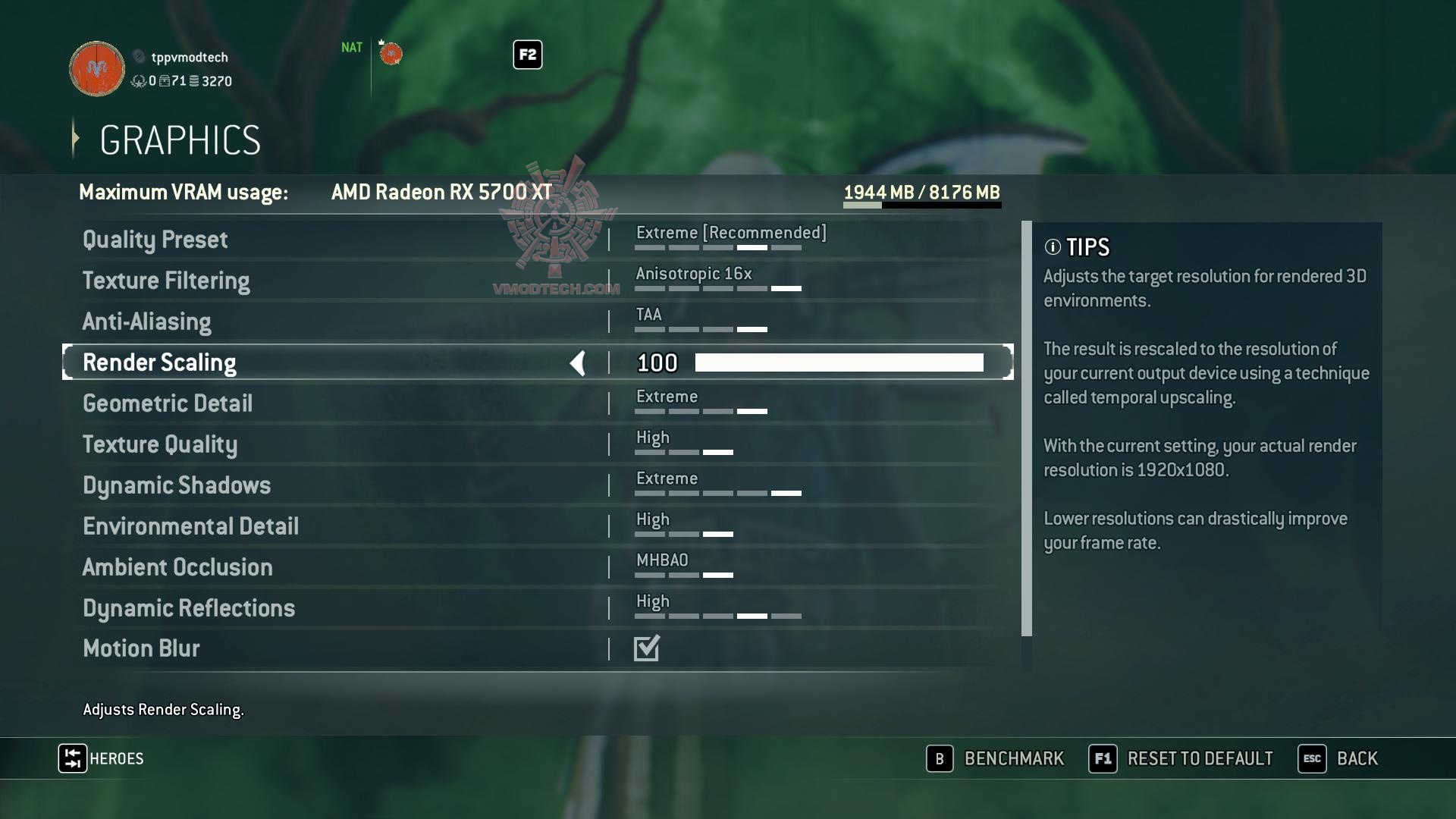Toggle the Motion Blur checkbox

click(x=647, y=648)
